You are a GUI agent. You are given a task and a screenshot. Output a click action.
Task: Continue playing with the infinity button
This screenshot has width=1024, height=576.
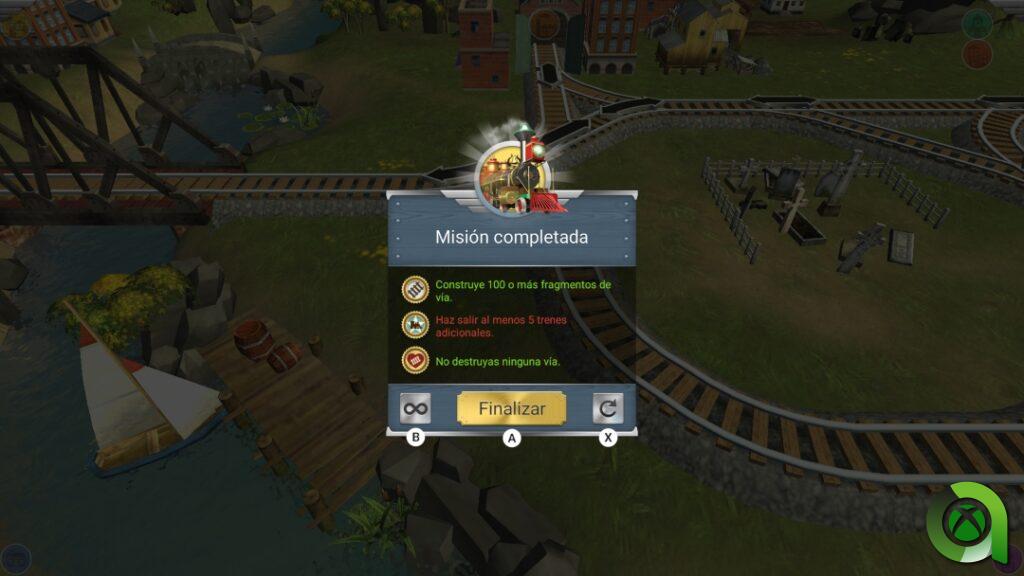(x=415, y=408)
